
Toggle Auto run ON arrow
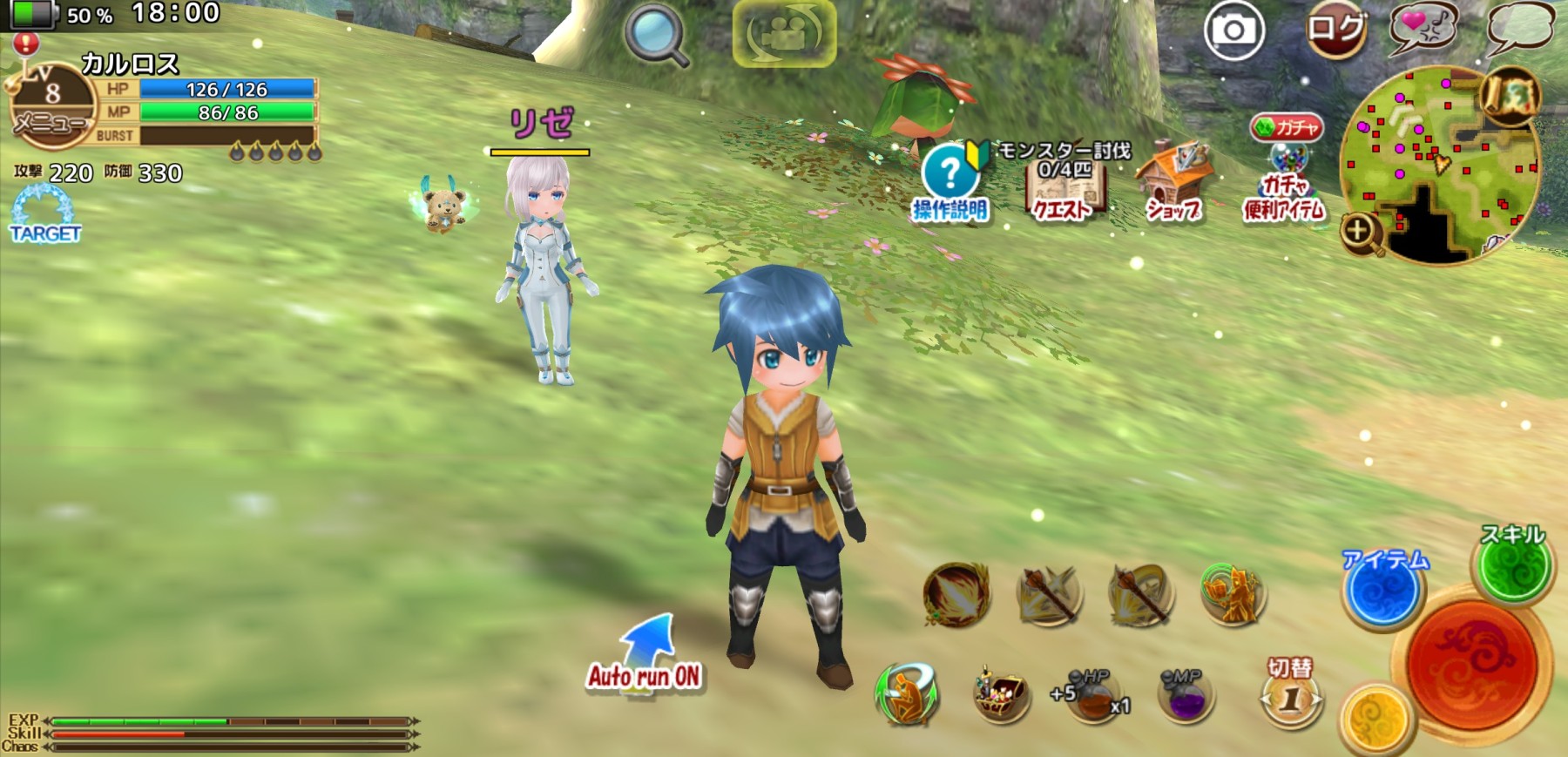pyautogui.click(x=645, y=653)
